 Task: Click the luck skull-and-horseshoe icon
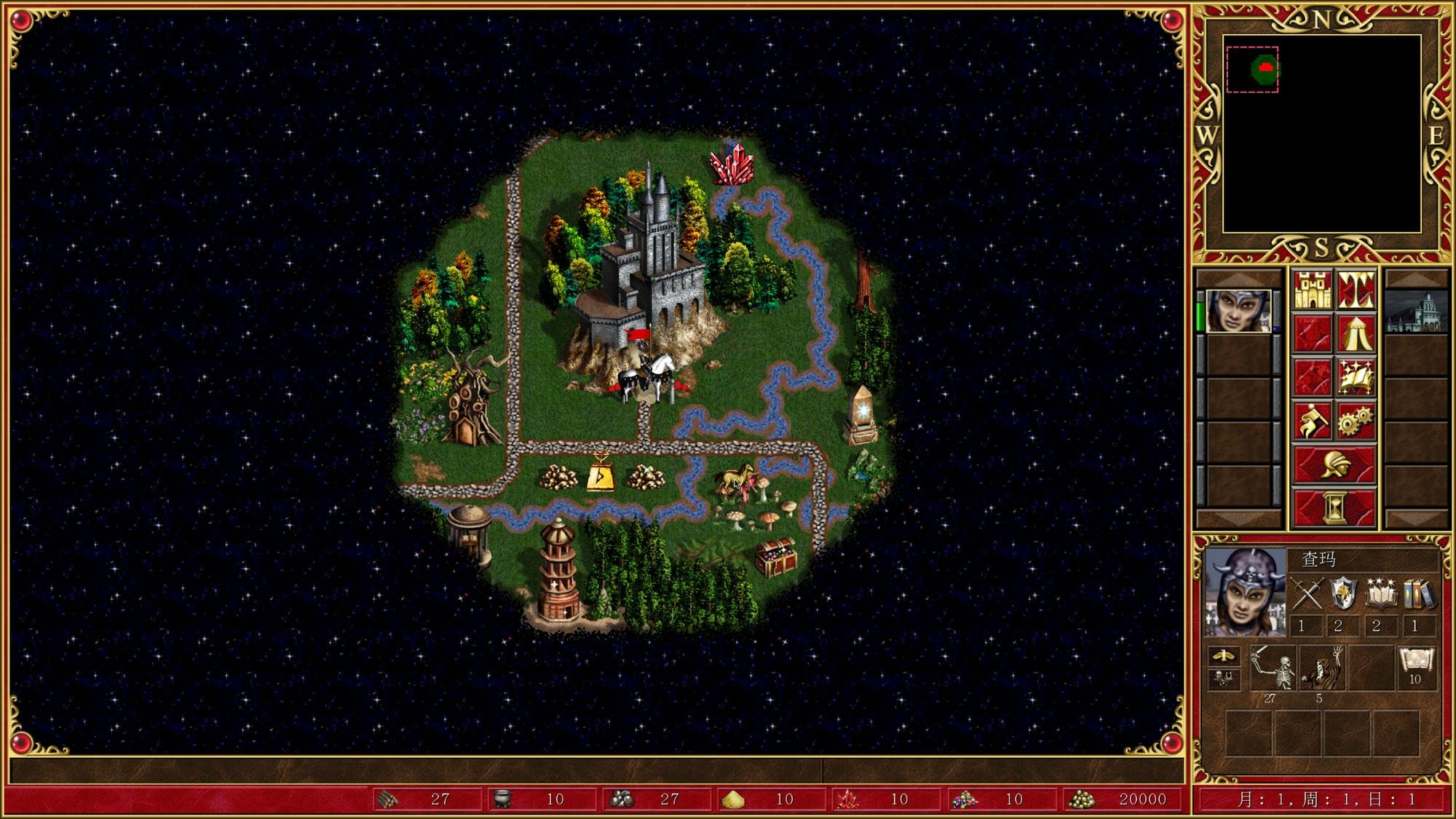click(1224, 678)
